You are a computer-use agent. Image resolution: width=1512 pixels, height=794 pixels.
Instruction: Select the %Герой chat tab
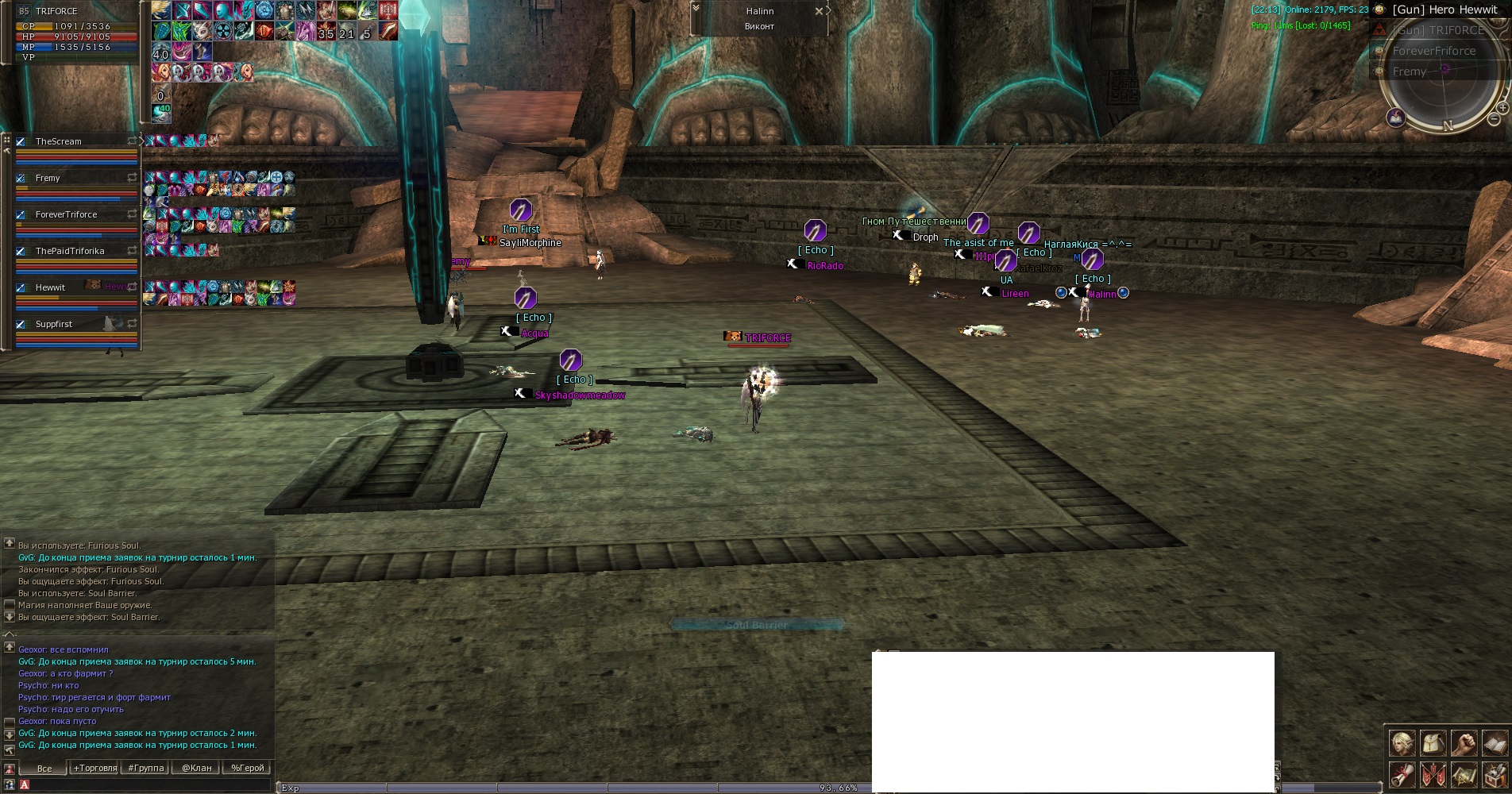(x=248, y=769)
